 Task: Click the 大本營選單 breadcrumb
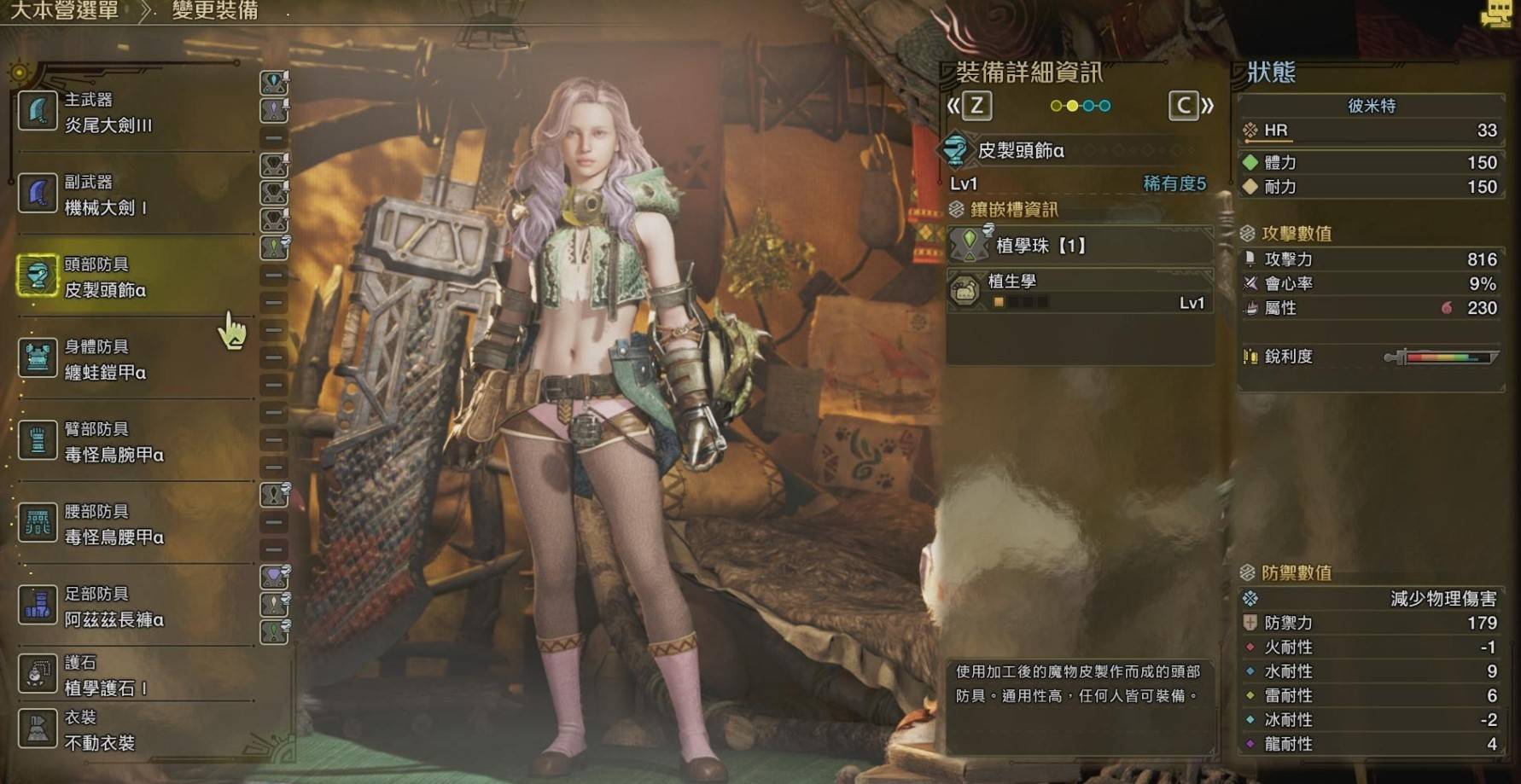[x=64, y=10]
